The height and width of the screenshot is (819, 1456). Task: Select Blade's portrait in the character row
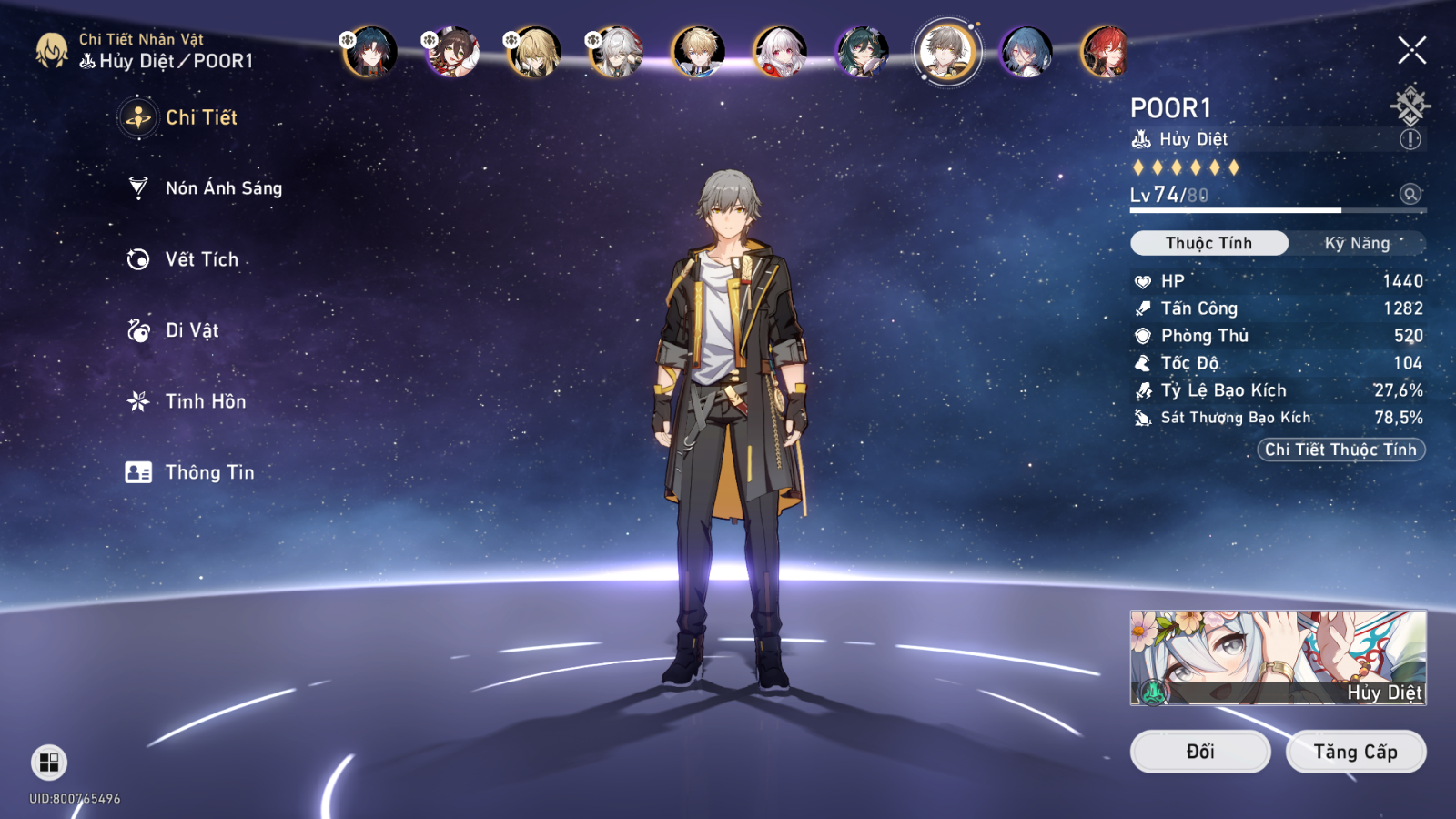[370, 51]
